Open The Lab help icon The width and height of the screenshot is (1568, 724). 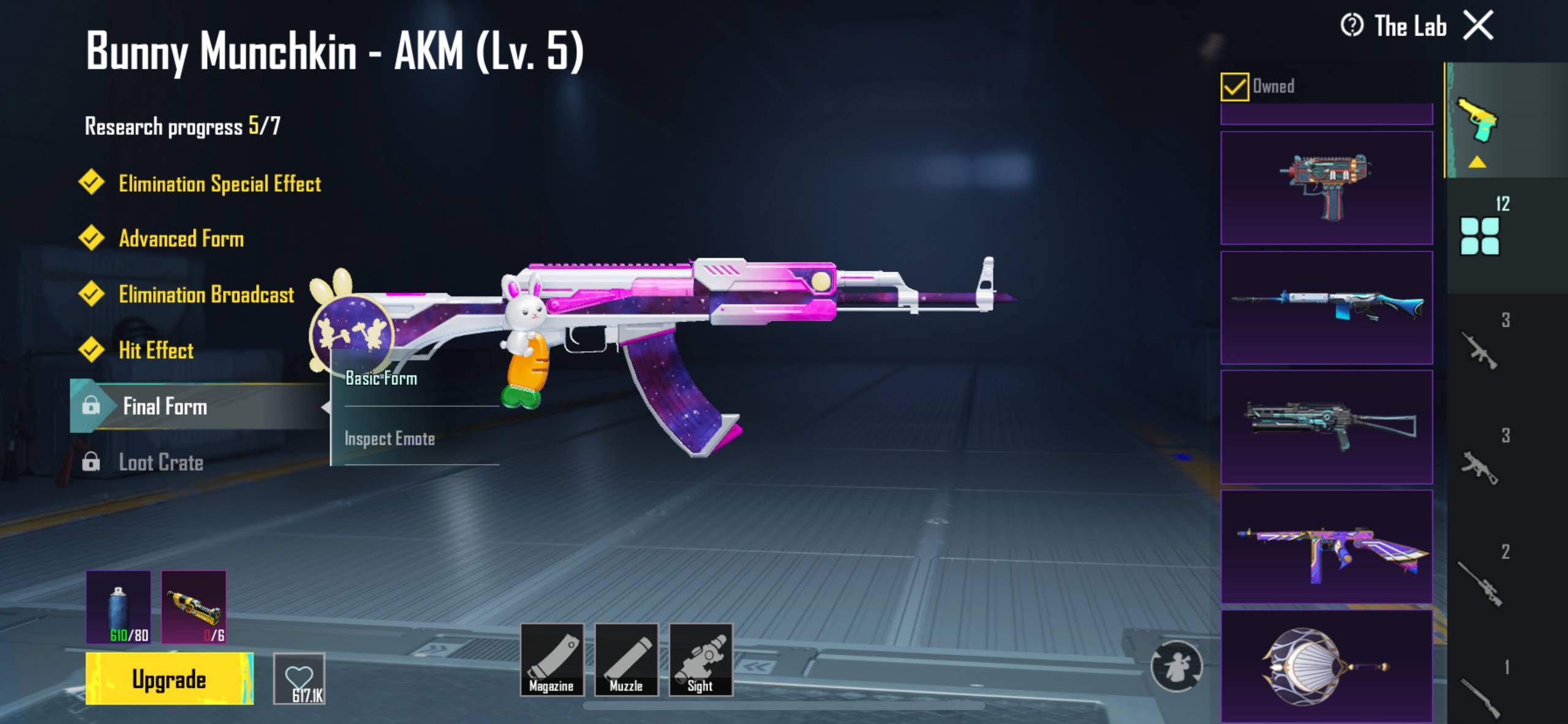point(1352,26)
